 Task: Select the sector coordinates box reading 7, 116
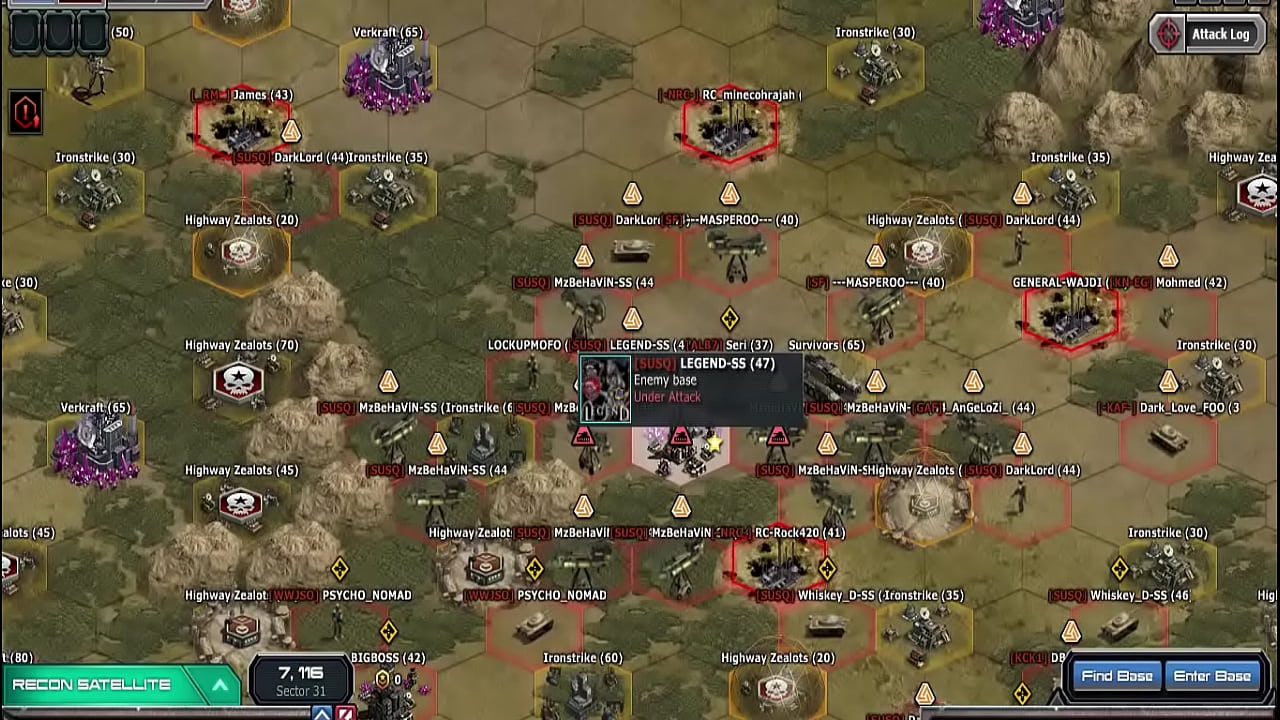coord(300,681)
